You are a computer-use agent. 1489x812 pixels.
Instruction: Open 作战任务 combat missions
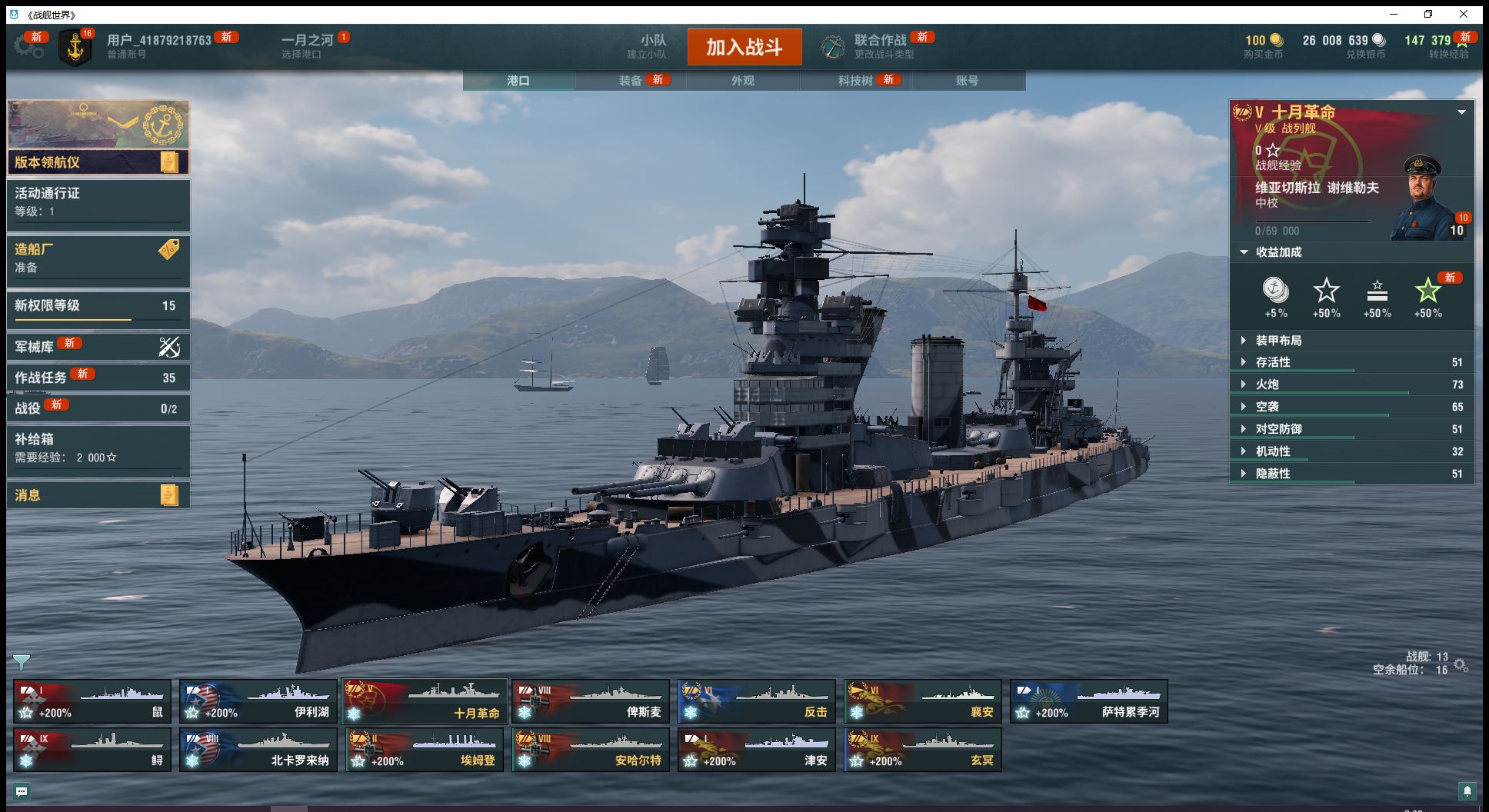coord(98,378)
